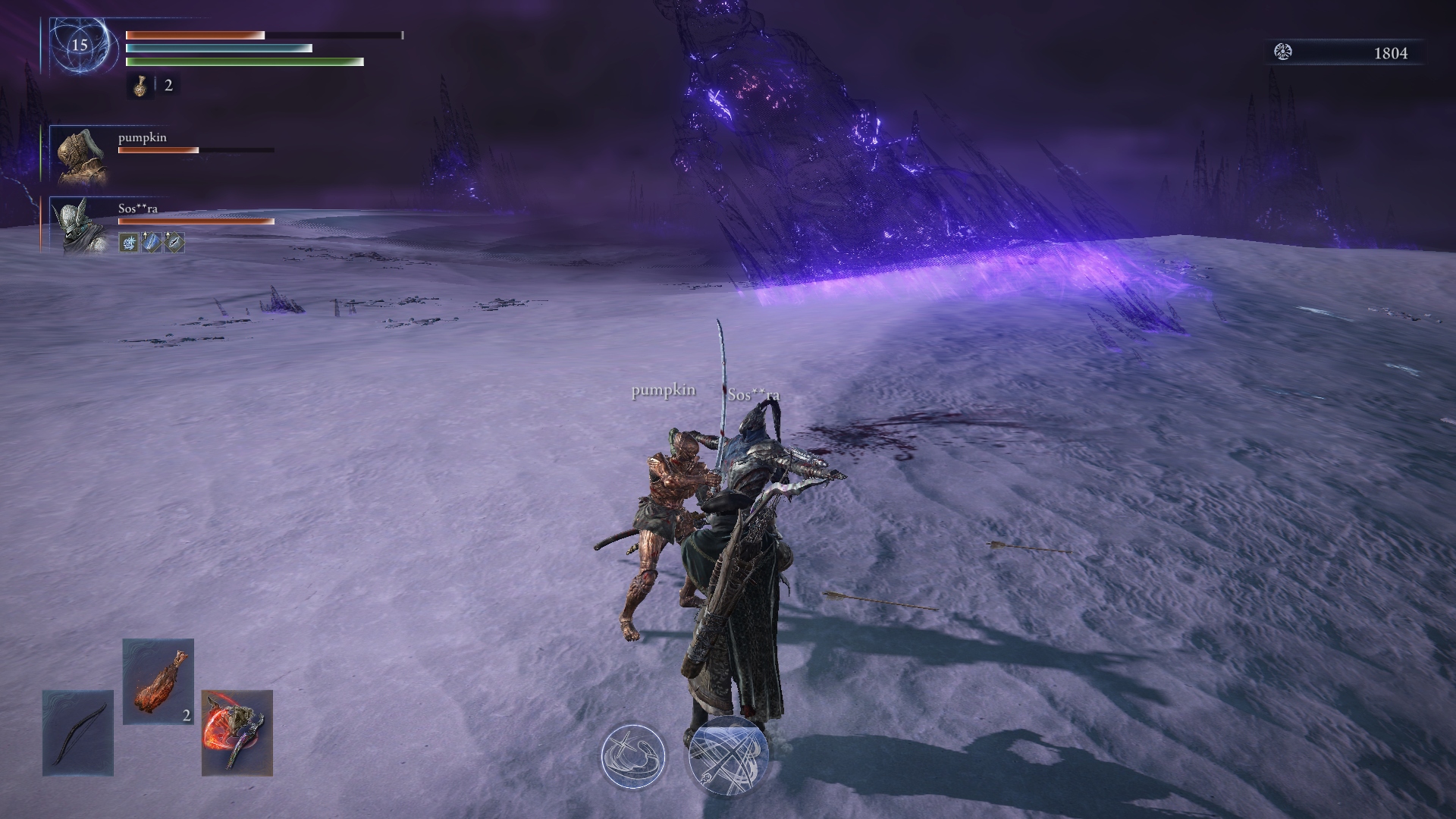Click the rune currency emblem
The image size is (1456, 819).
tap(1283, 52)
